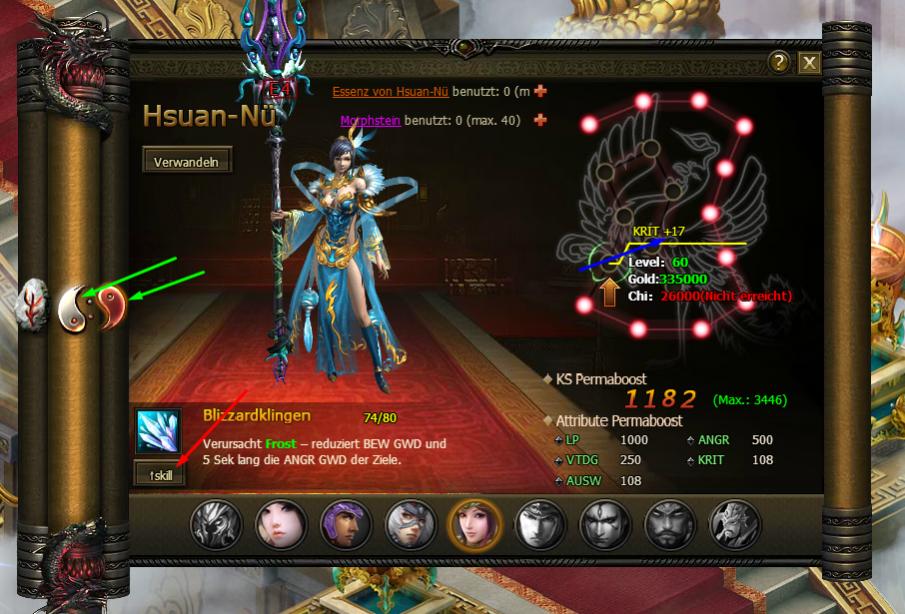Upgrade the Blizzardklingen skill with ↑skill button
The height and width of the screenshot is (614, 905).
tap(159, 474)
